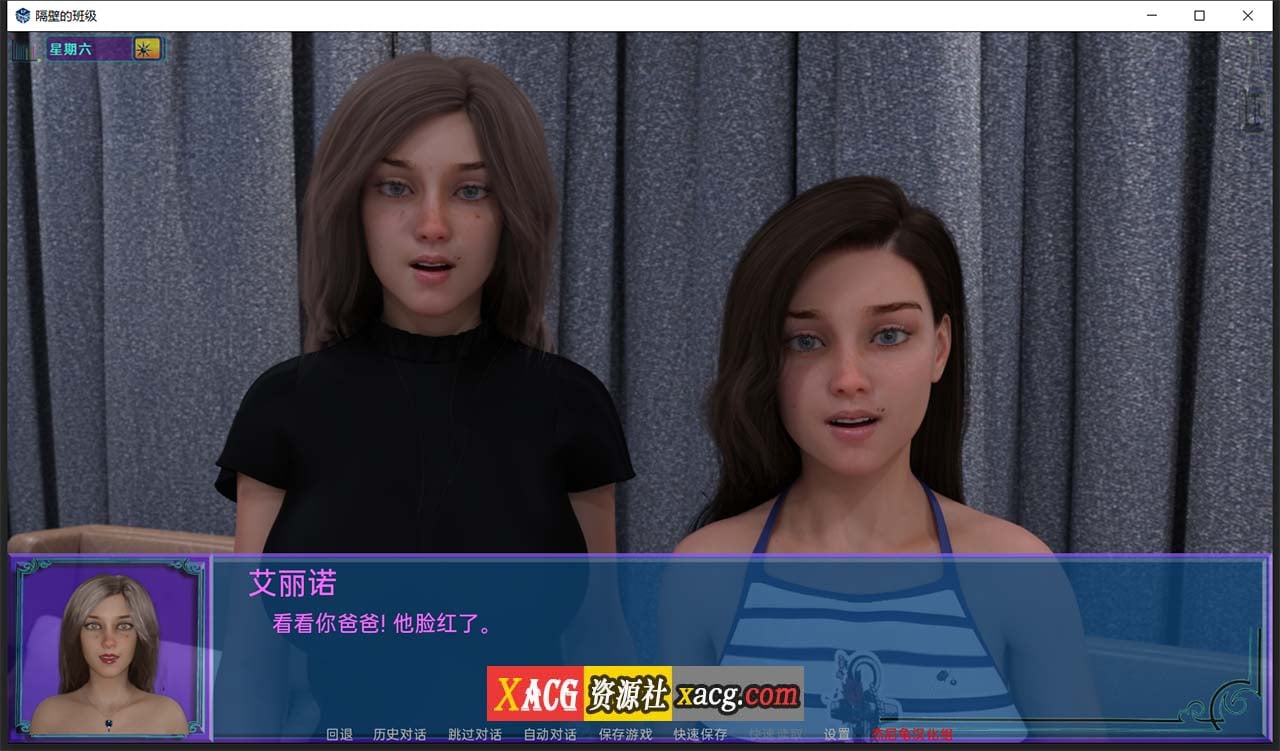Click the red 汉化组 credit link

pos(912,733)
